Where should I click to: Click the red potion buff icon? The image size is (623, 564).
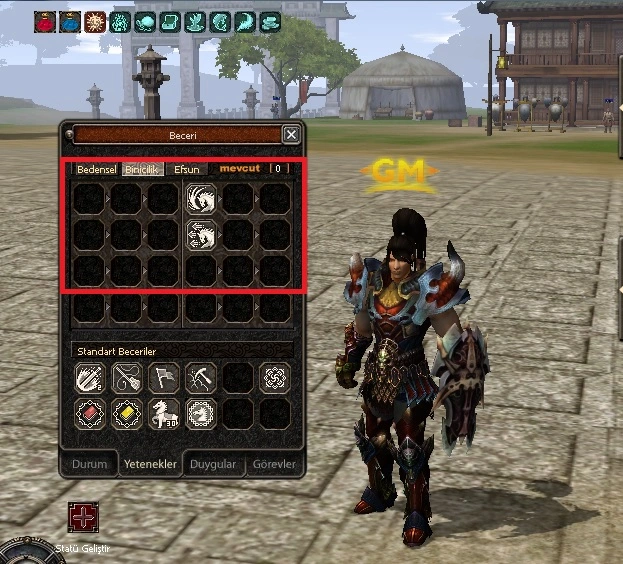pos(45,21)
